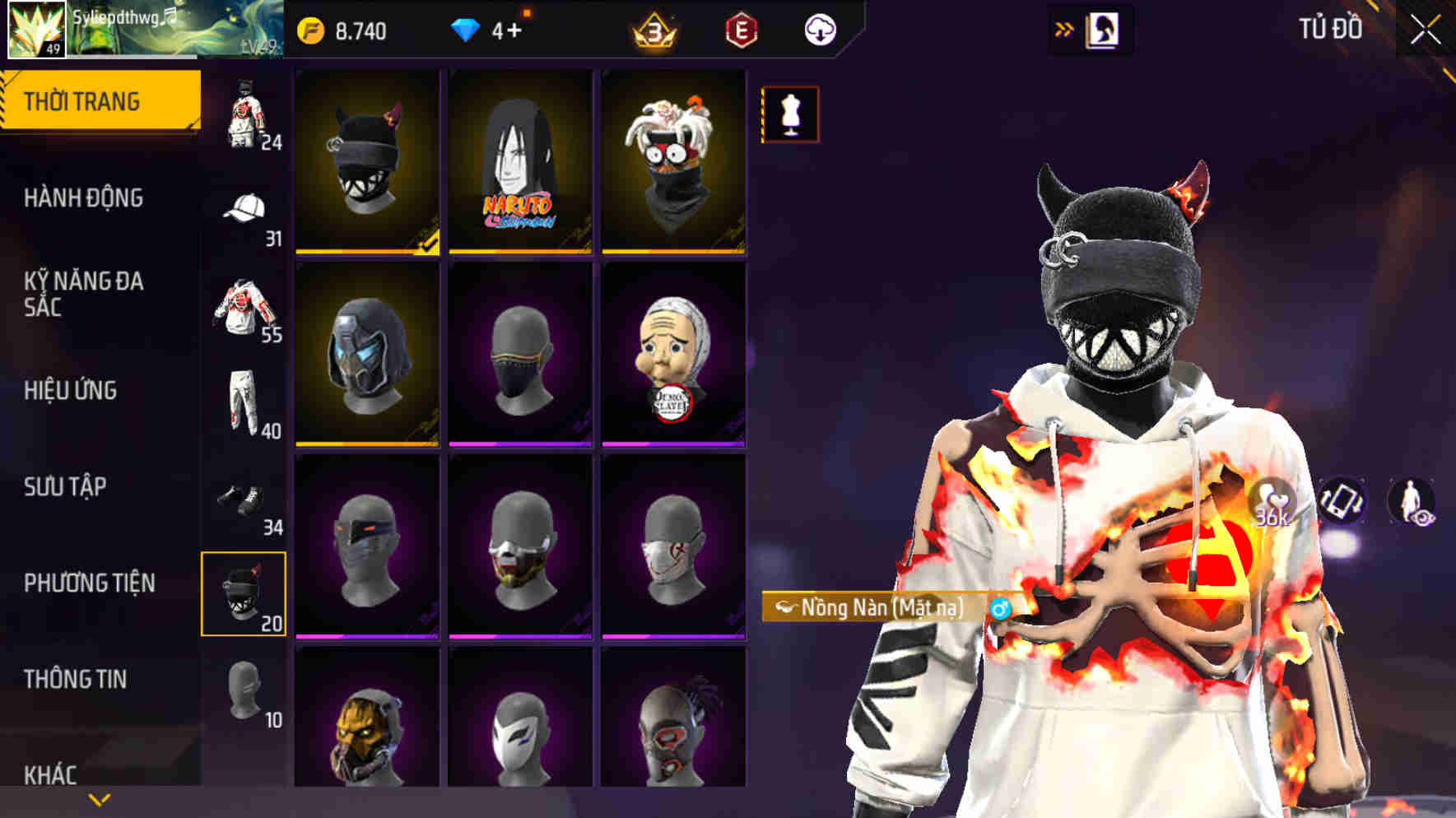Switch to the HÀNH ĐỘNG tab
Viewport: 1456px width, 818px height.
point(86,198)
